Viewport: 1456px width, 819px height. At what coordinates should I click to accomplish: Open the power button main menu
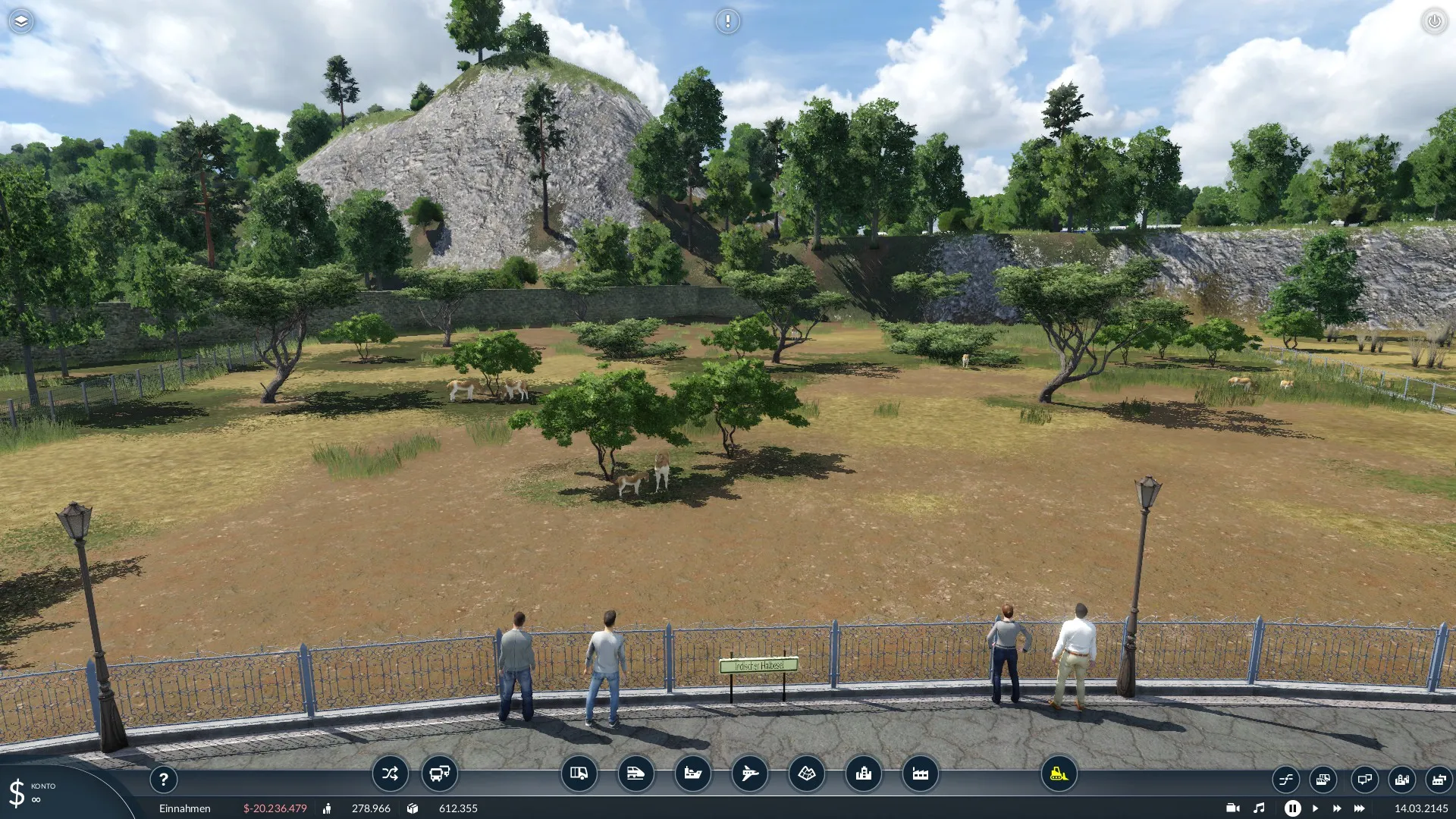(1434, 21)
